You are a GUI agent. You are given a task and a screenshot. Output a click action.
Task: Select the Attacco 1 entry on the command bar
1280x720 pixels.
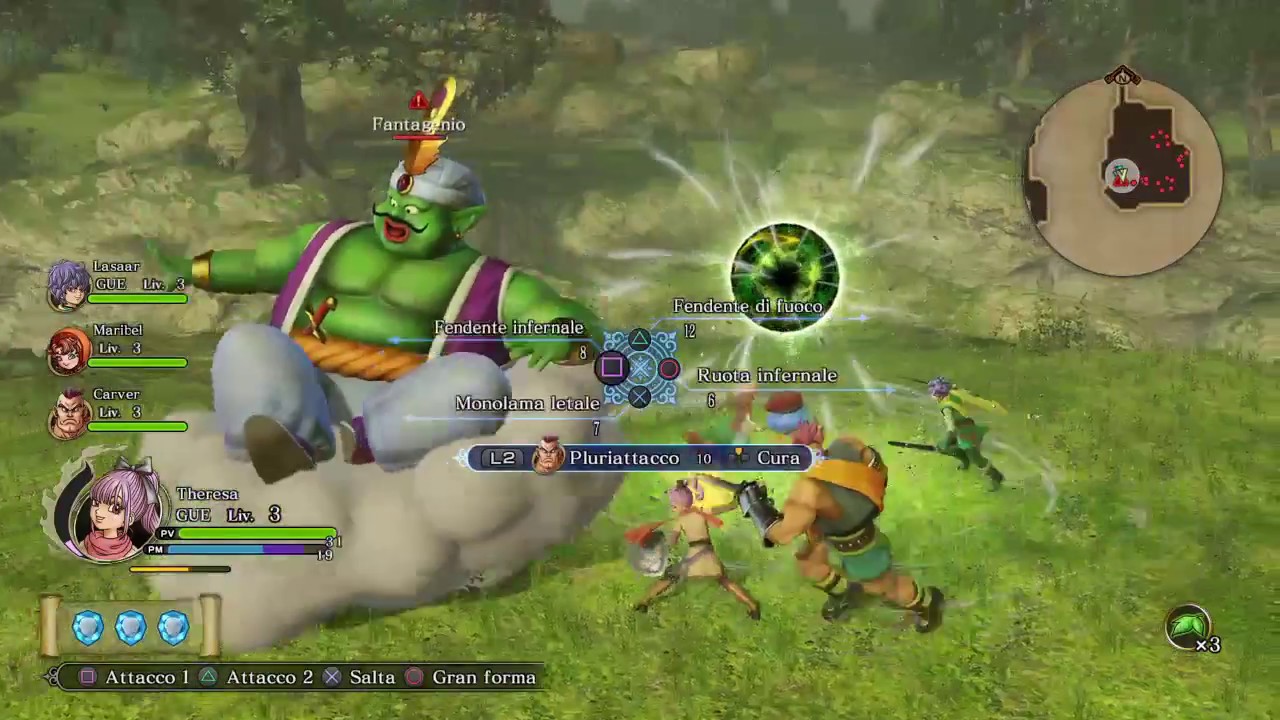coord(147,677)
